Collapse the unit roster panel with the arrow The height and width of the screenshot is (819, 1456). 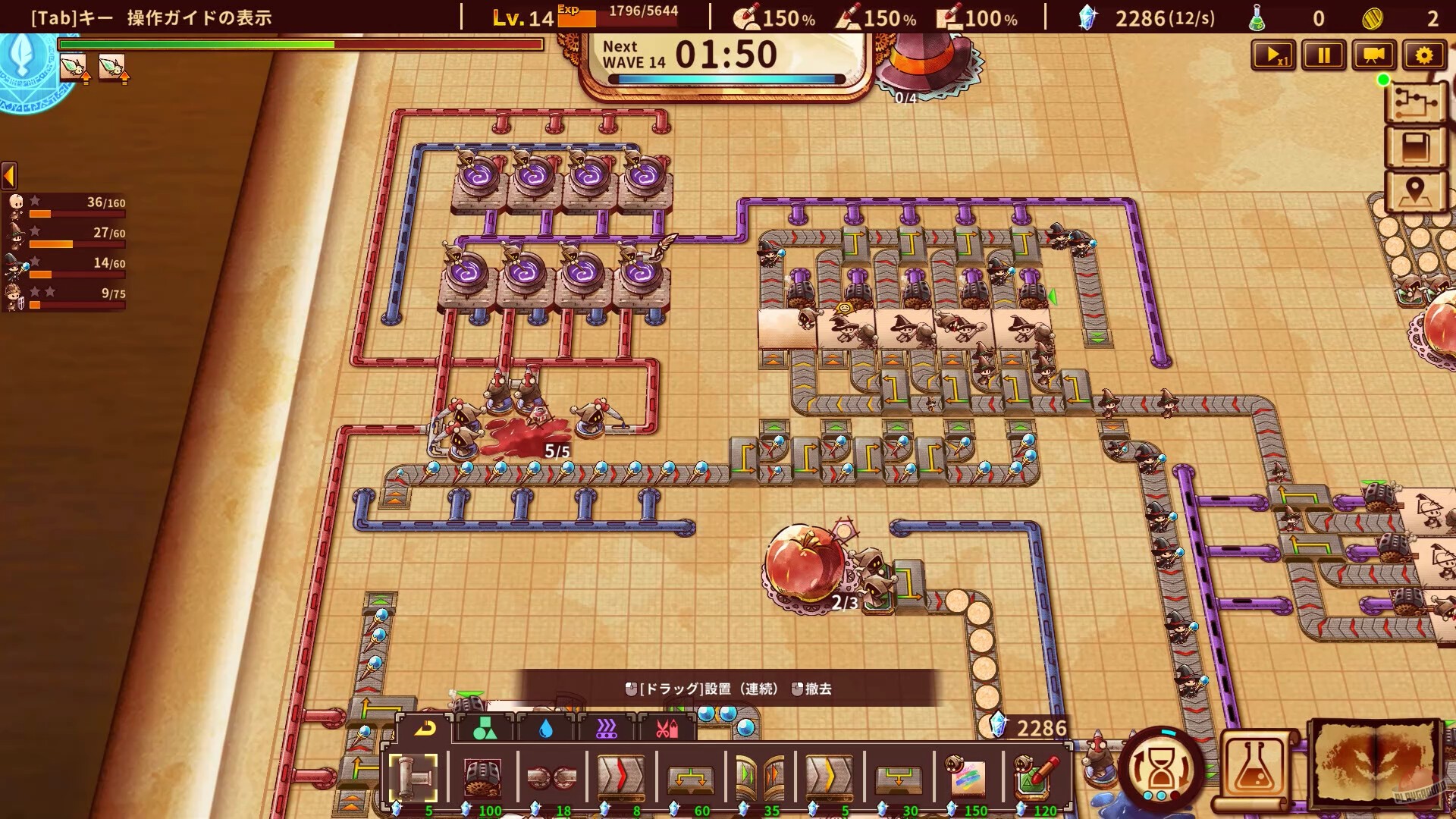tap(8, 177)
